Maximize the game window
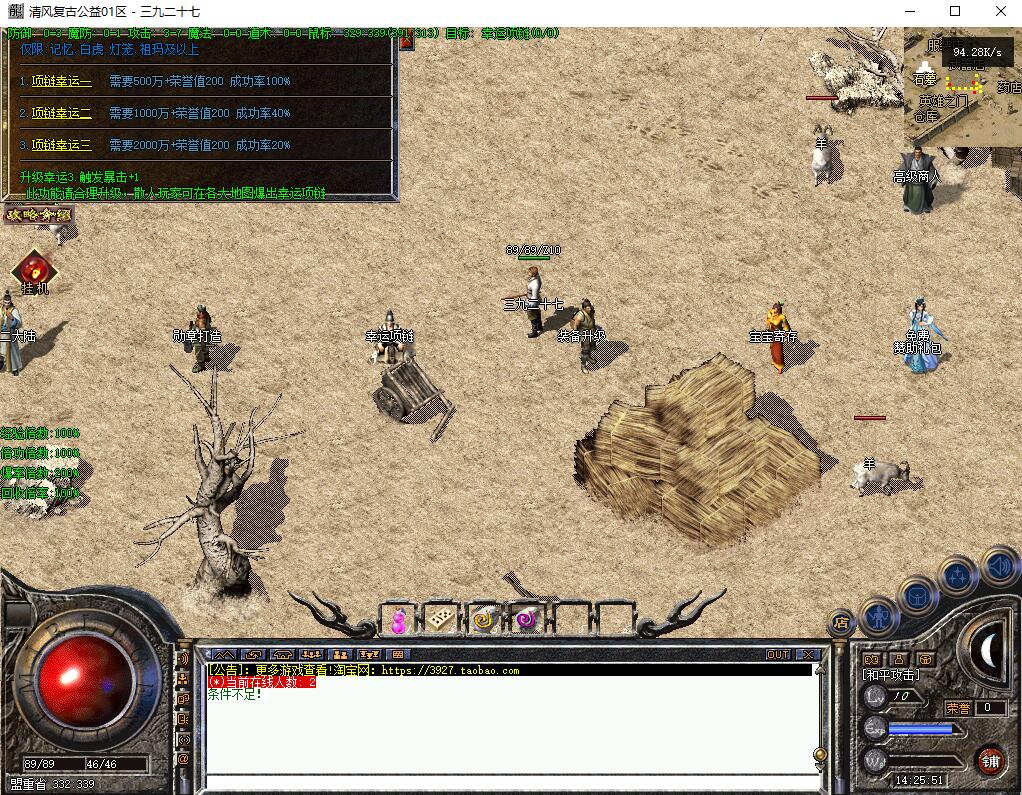 tap(955, 11)
